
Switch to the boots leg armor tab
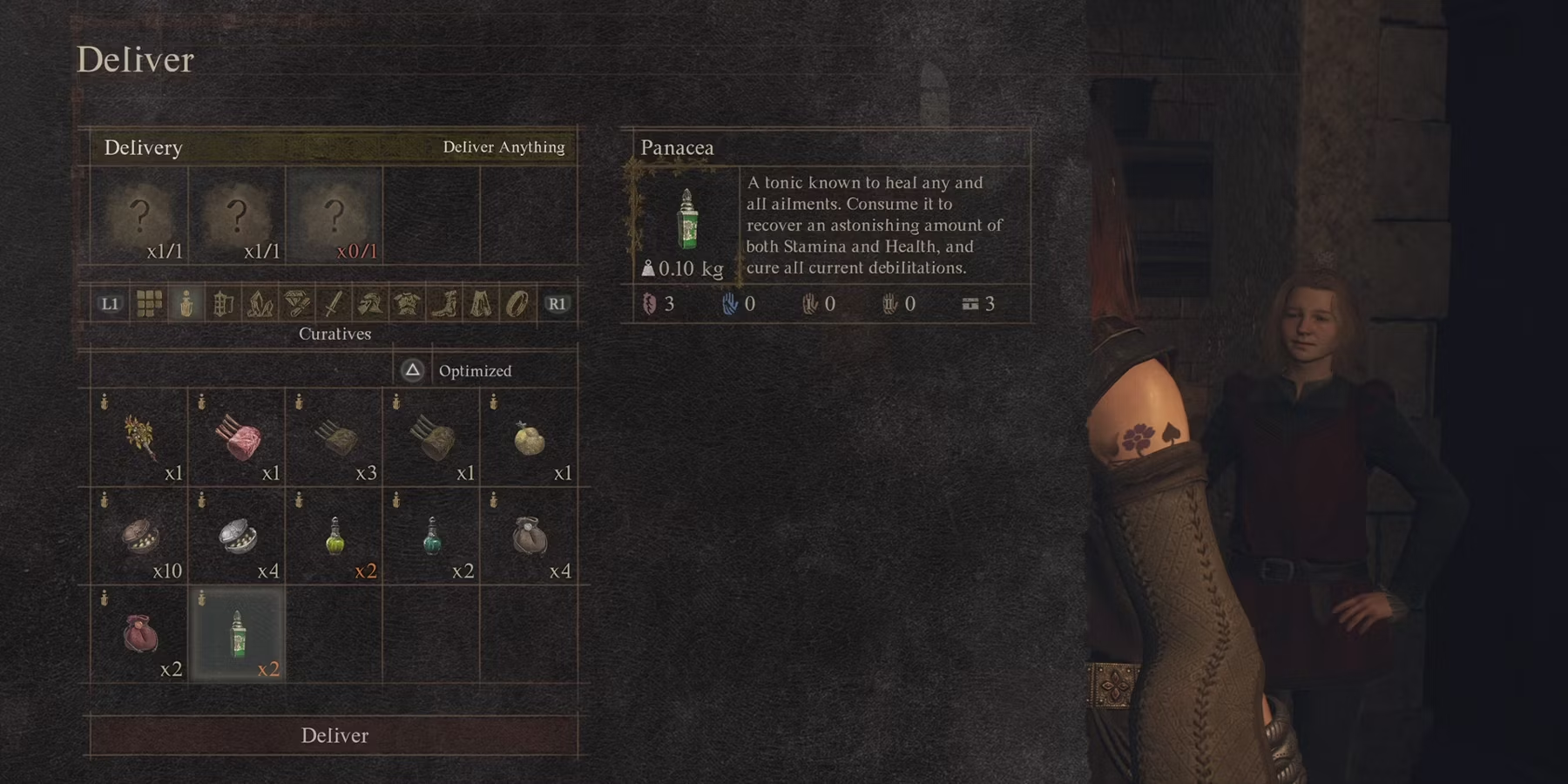click(443, 303)
